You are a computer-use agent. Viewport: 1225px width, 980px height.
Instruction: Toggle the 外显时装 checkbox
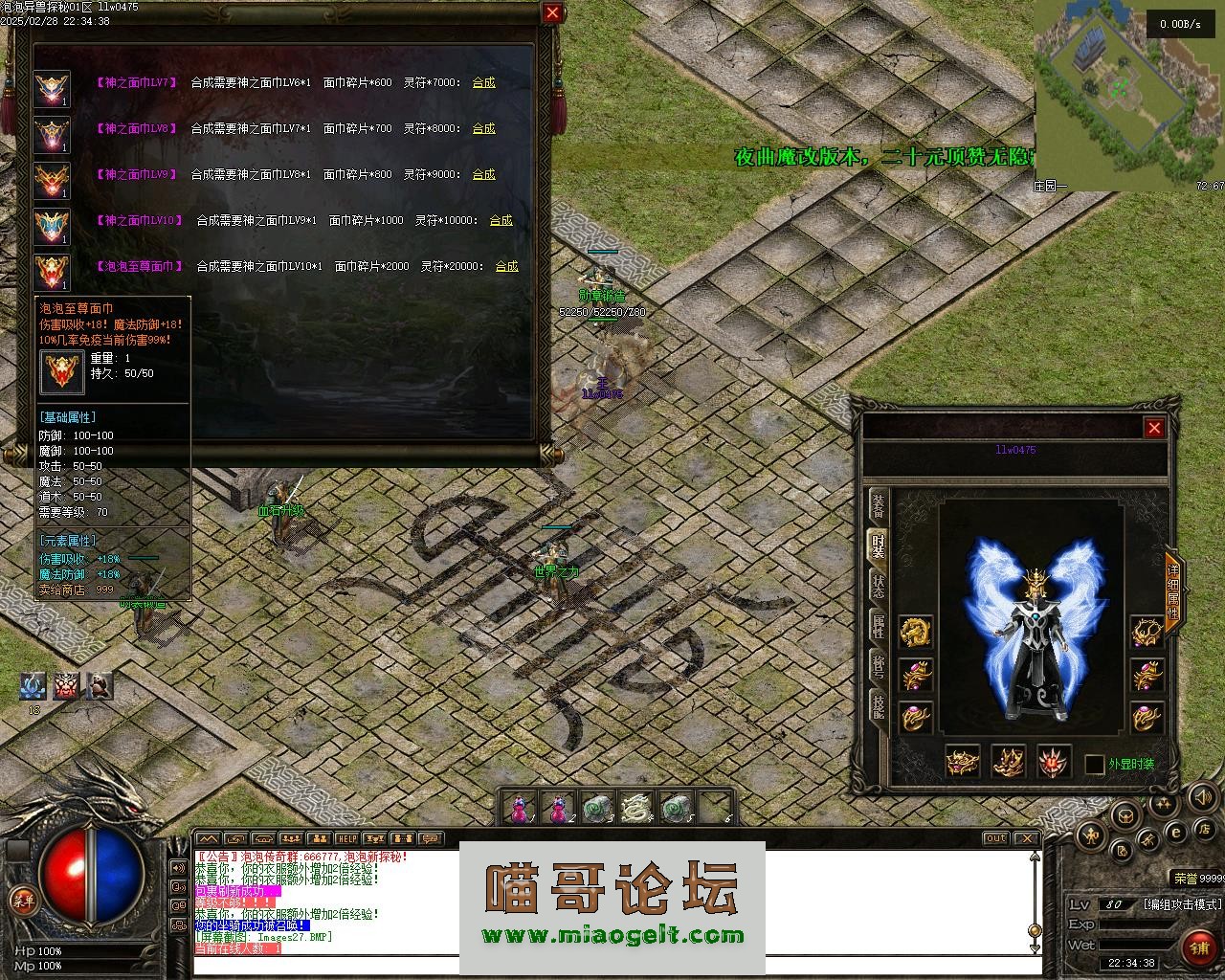(1094, 764)
